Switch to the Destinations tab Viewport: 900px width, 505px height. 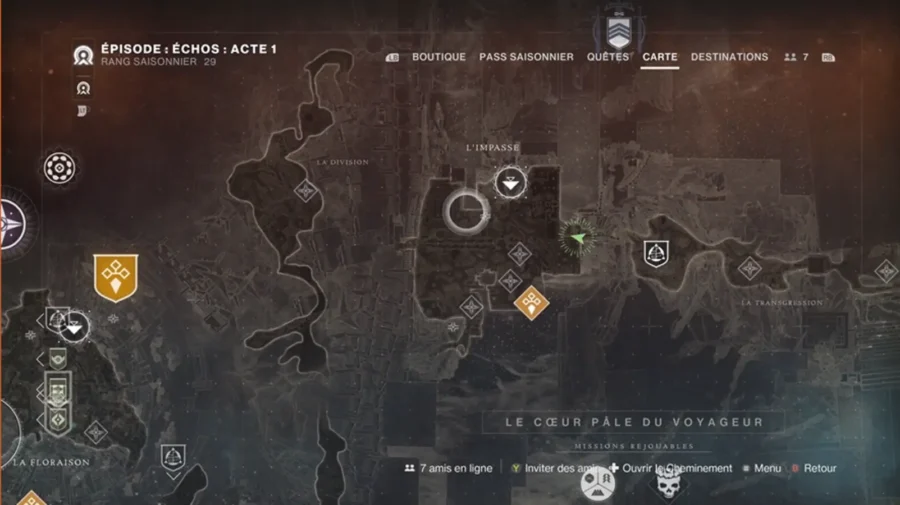tap(729, 57)
